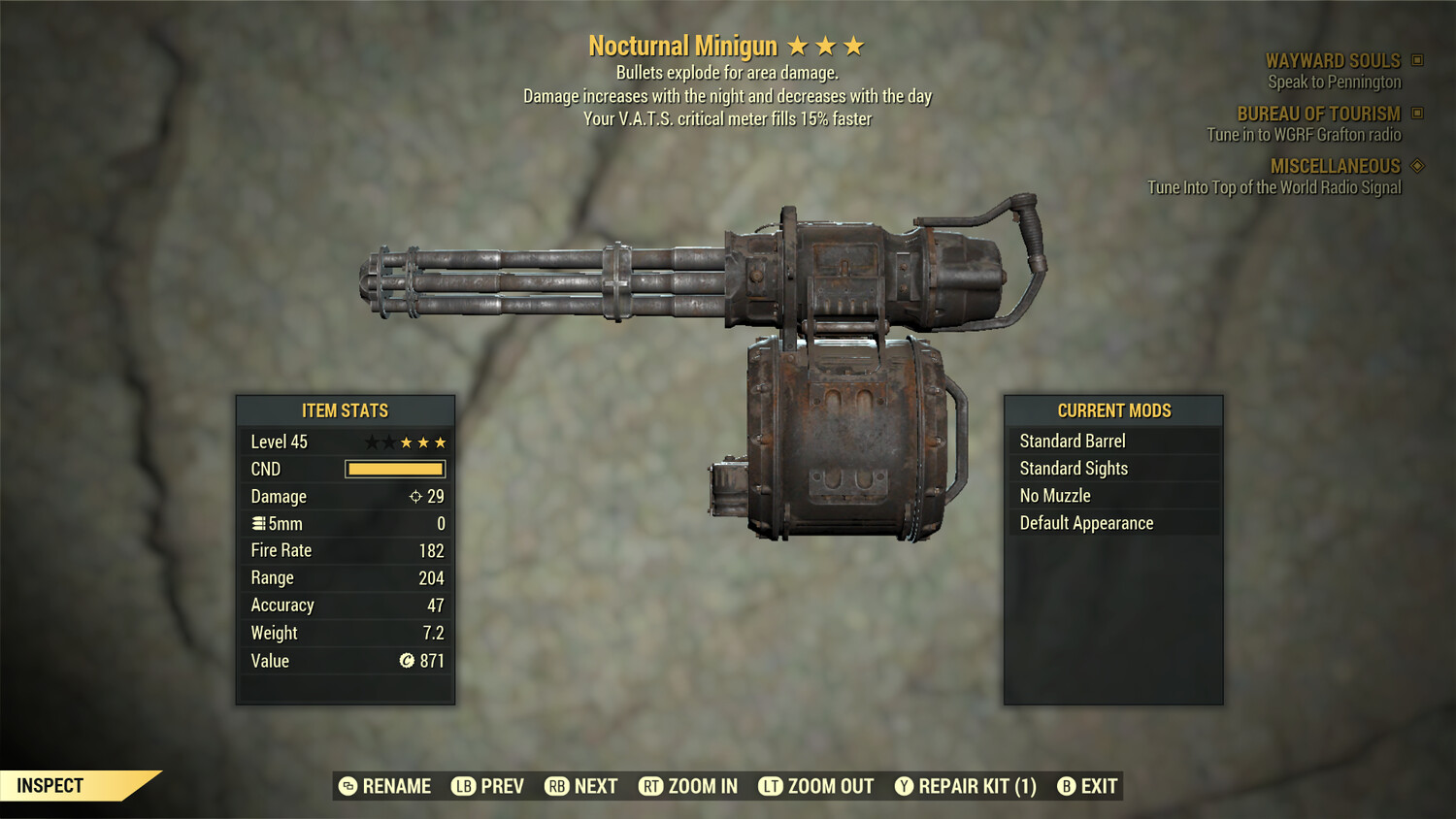1456x819 pixels.
Task: Toggle the second grey star on Level 45 row
Action: [x=388, y=442]
